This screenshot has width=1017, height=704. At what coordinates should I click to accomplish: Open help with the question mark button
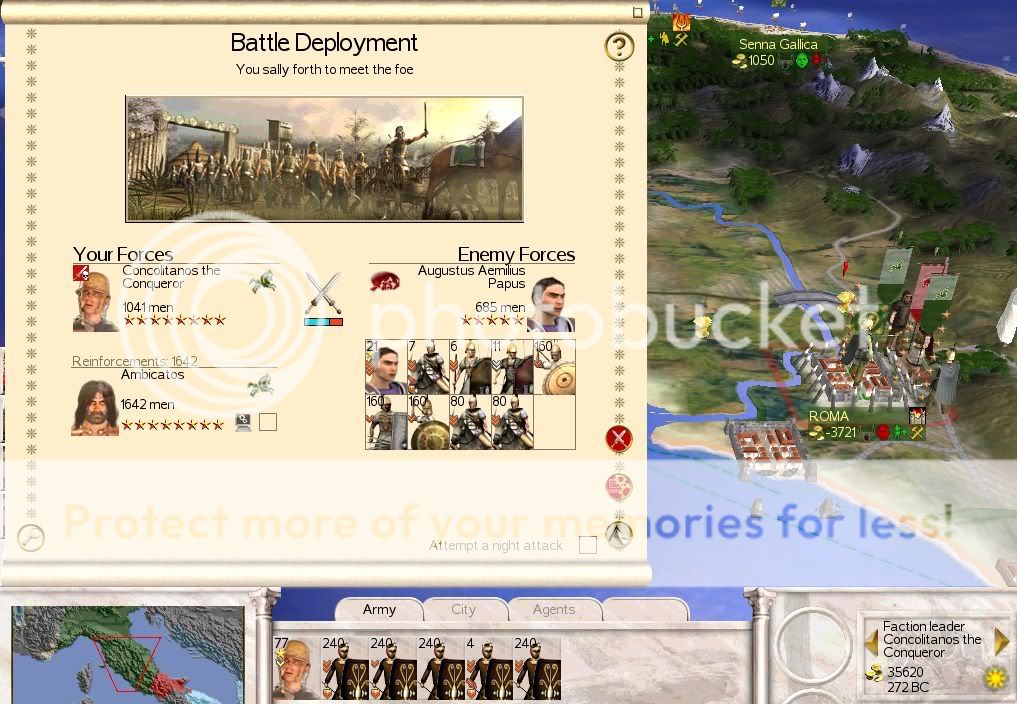point(619,46)
